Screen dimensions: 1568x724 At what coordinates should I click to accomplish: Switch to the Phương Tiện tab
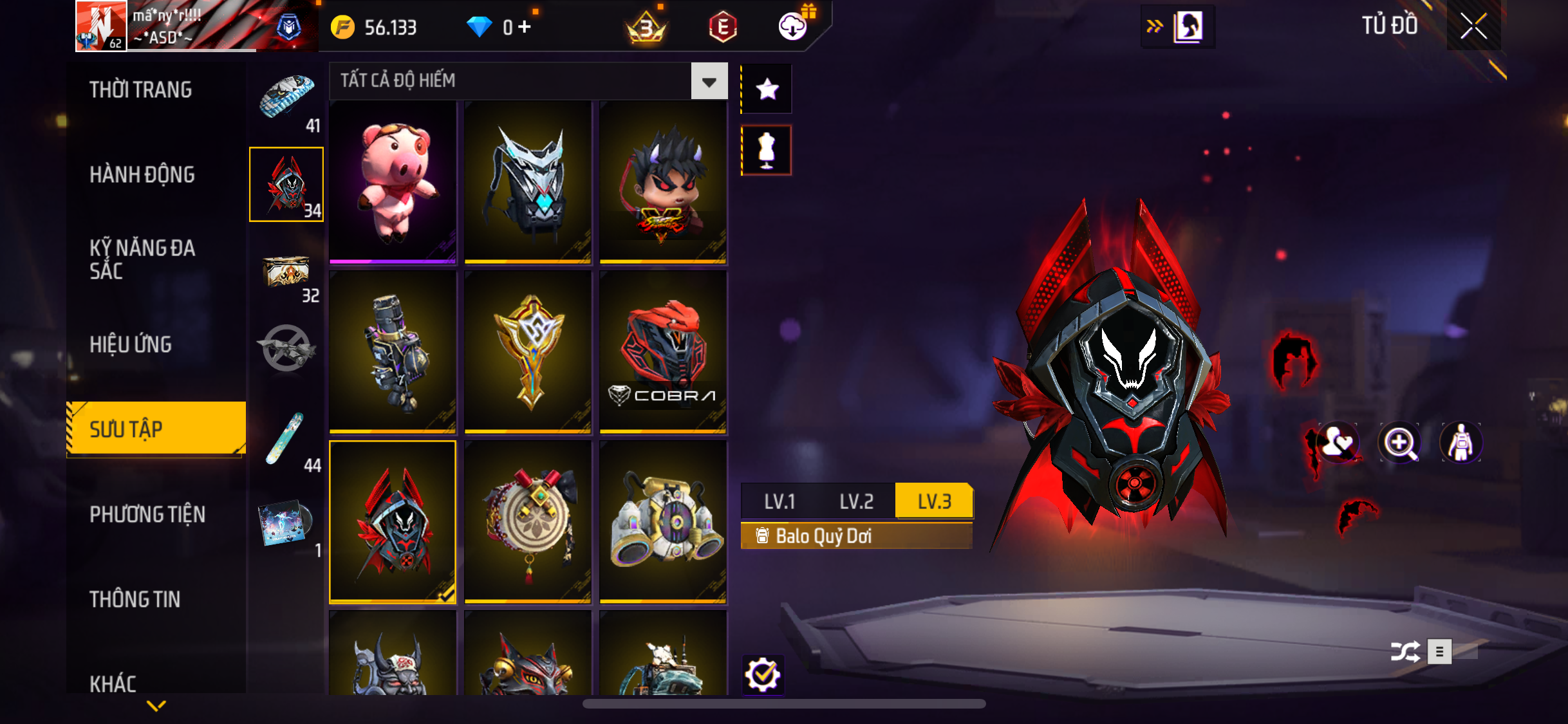click(x=147, y=514)
